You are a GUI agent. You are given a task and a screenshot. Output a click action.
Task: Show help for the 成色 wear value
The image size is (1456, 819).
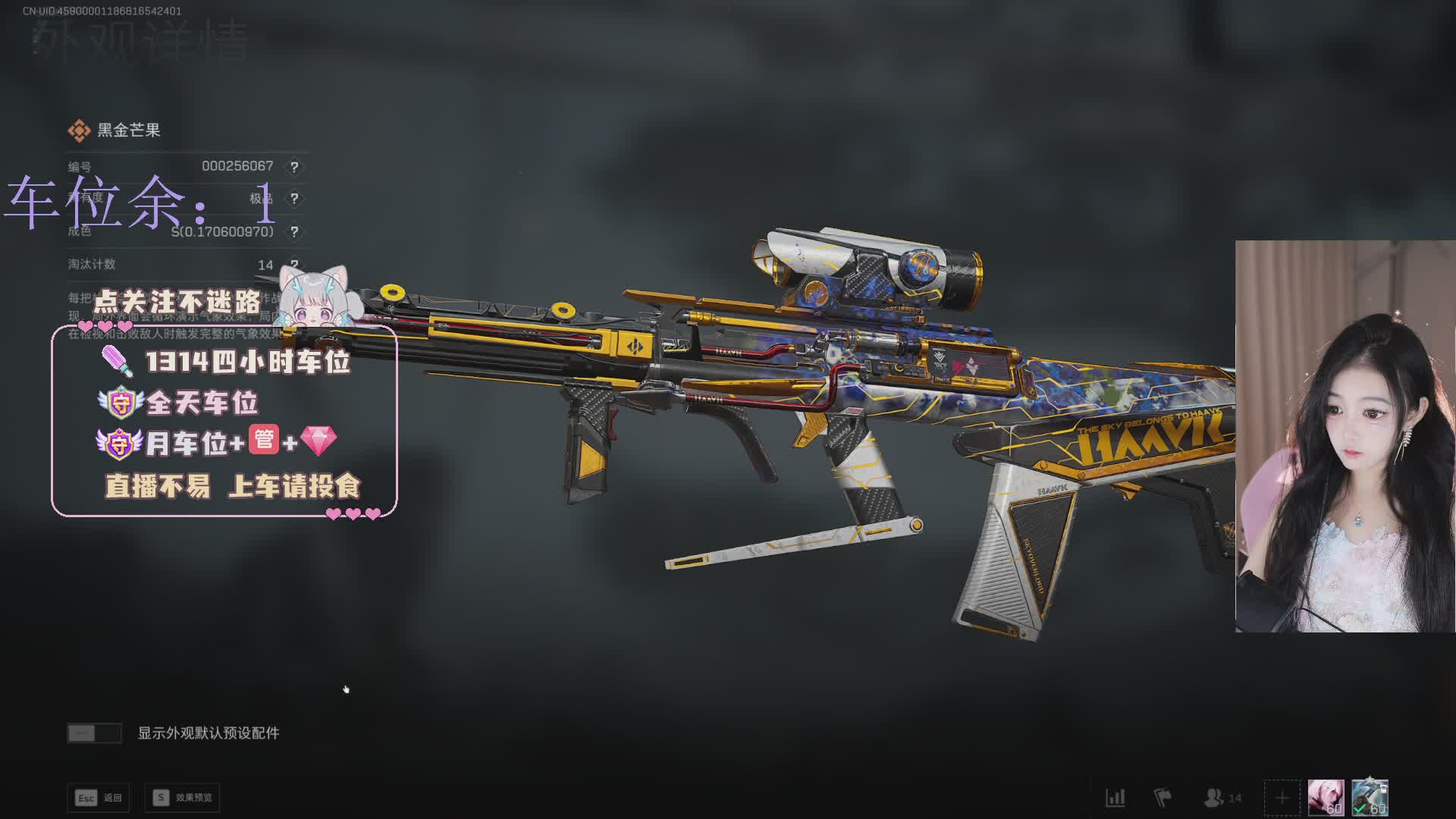click(294, 232)
